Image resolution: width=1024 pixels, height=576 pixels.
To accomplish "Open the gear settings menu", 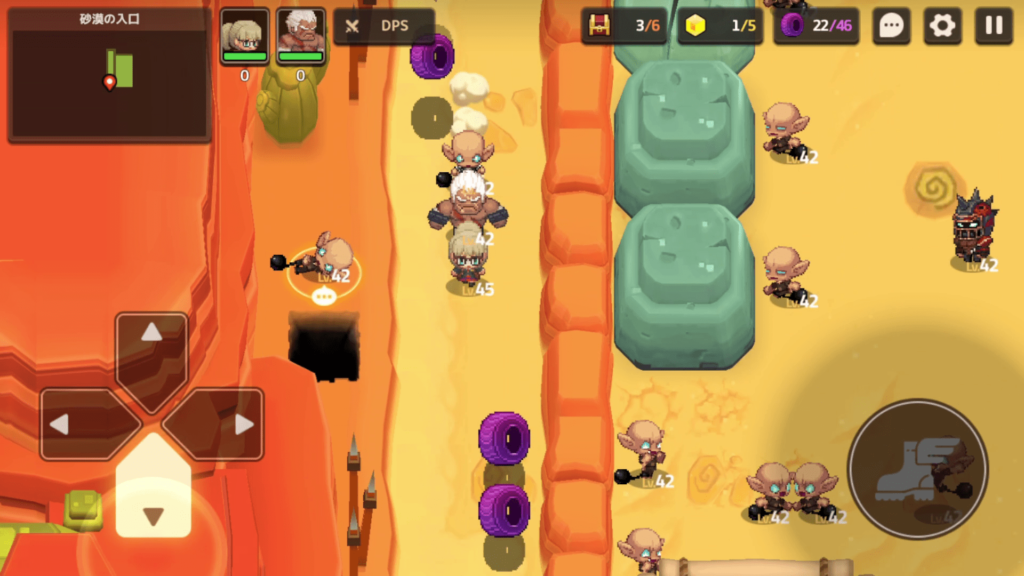I will tap(942, 26).
